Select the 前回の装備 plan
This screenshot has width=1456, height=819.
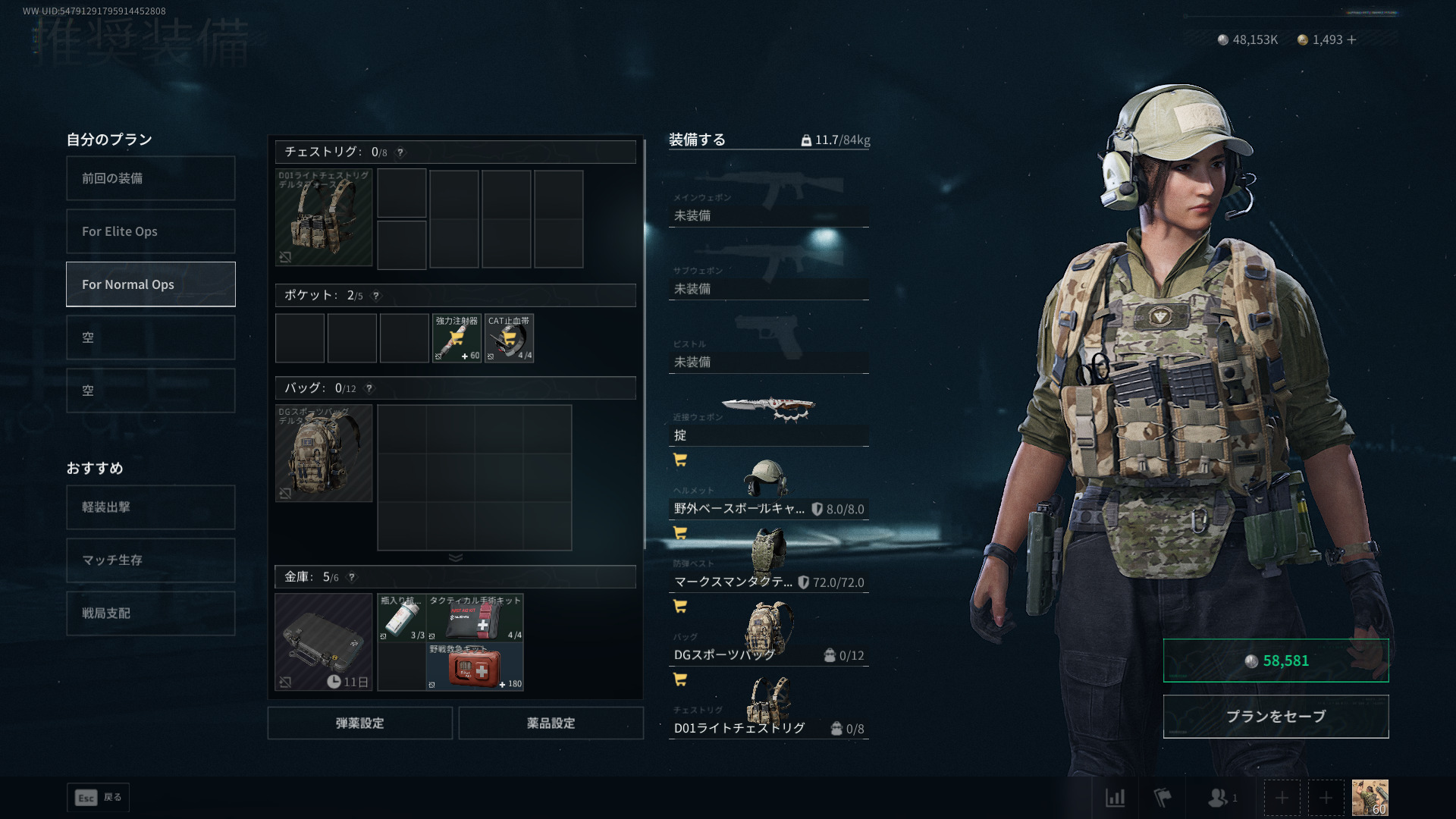coord(150,178)
